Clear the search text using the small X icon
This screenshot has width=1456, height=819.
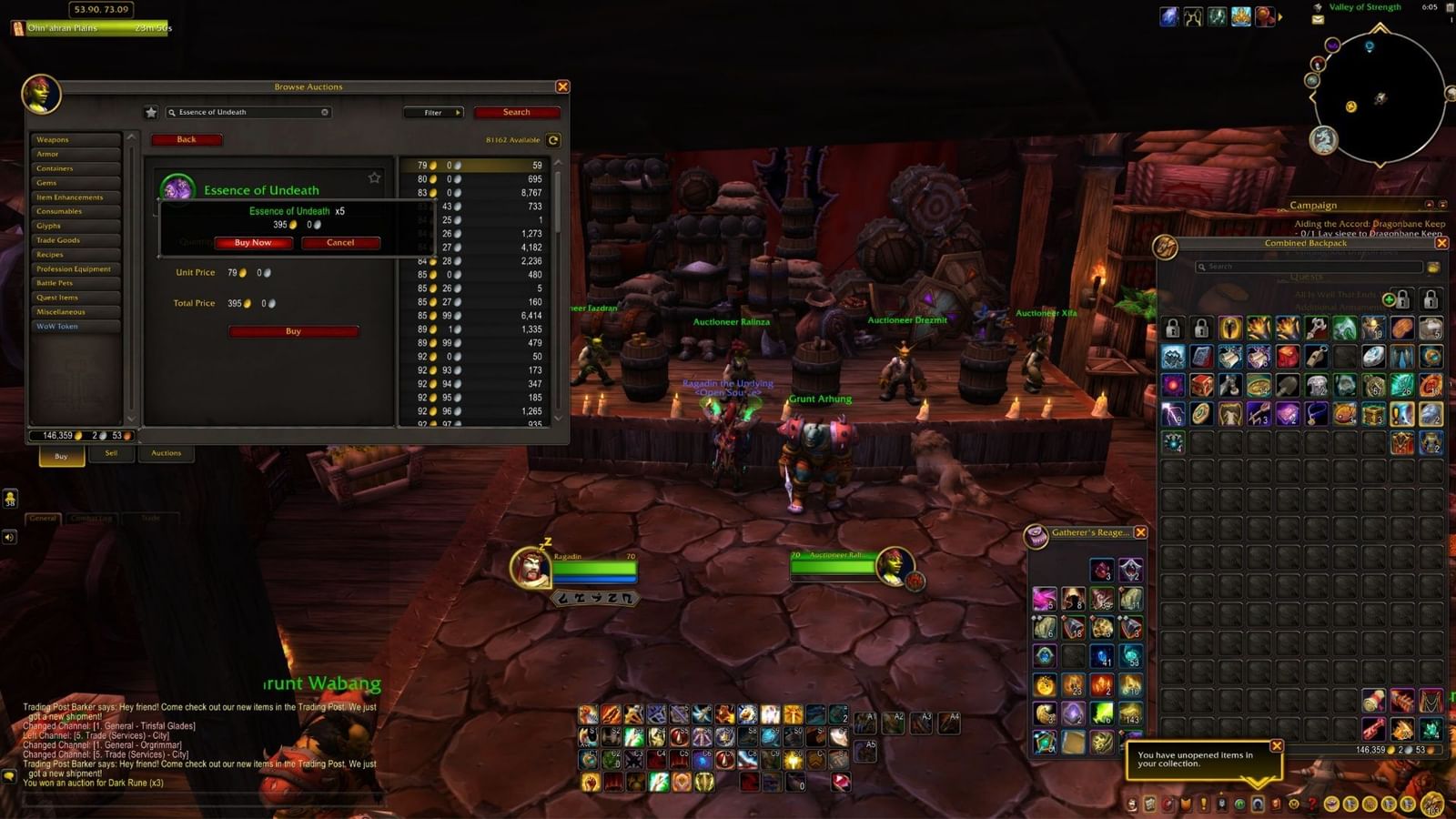point(324,112)
